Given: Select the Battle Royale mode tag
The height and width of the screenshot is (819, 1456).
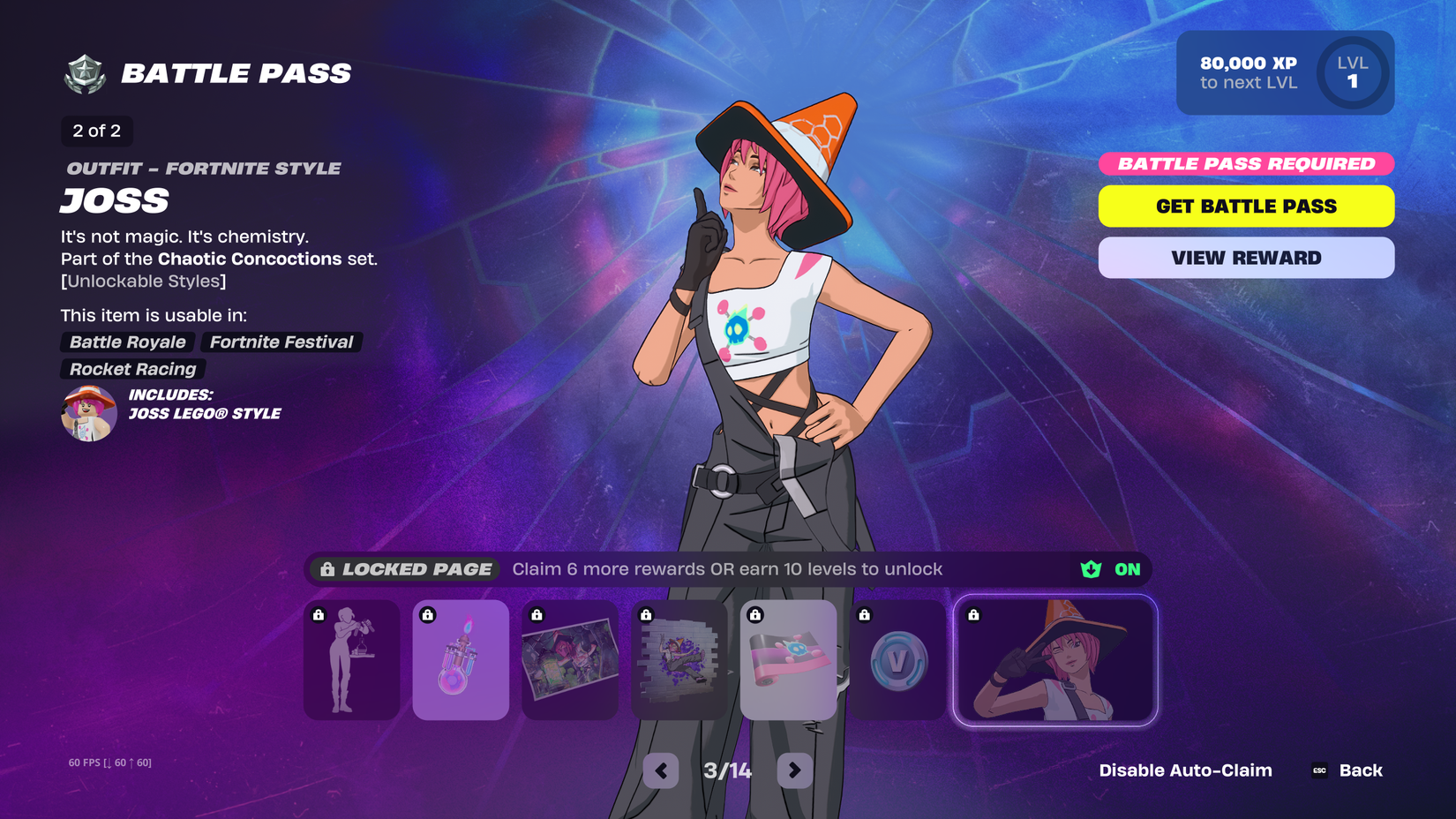Looking at the screenshot, I should click(126, 342).
